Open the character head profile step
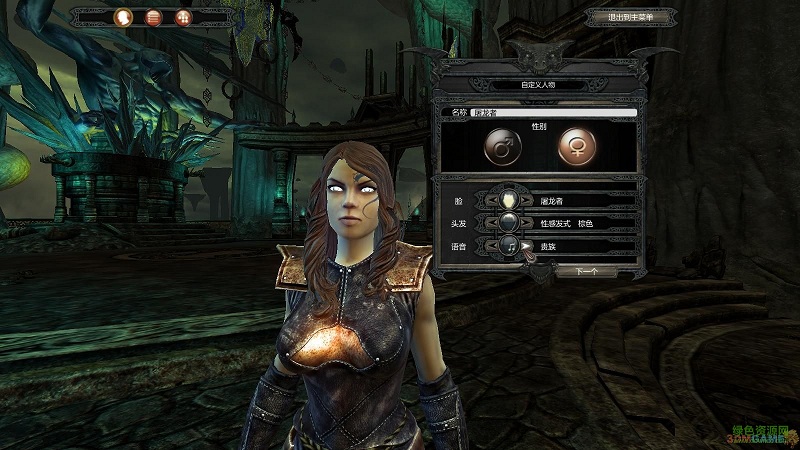This screenshot has width=800, height=450. pyautogui.click(x=124, y=17)
